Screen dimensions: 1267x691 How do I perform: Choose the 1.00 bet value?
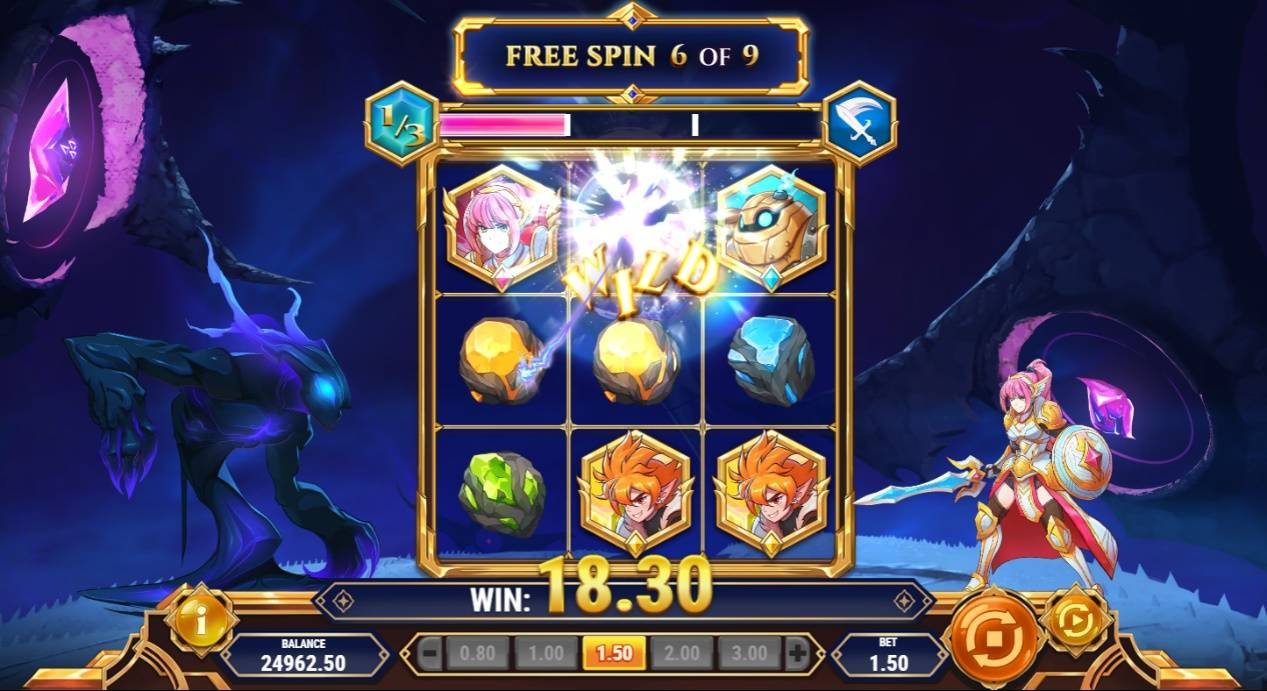pos(546,654)
